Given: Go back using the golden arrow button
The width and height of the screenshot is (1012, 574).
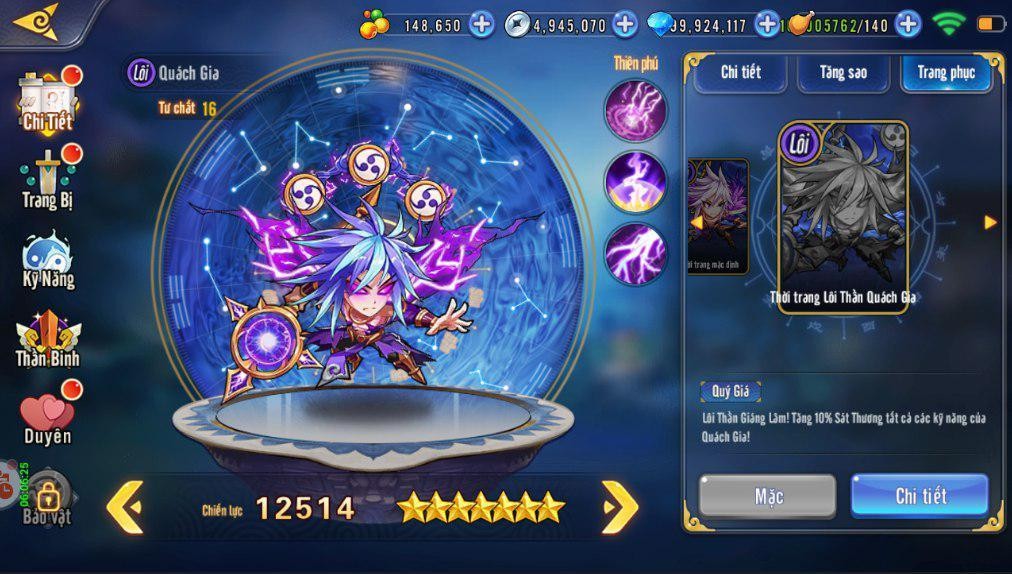Looking at the screenshot, I should 37,20.
